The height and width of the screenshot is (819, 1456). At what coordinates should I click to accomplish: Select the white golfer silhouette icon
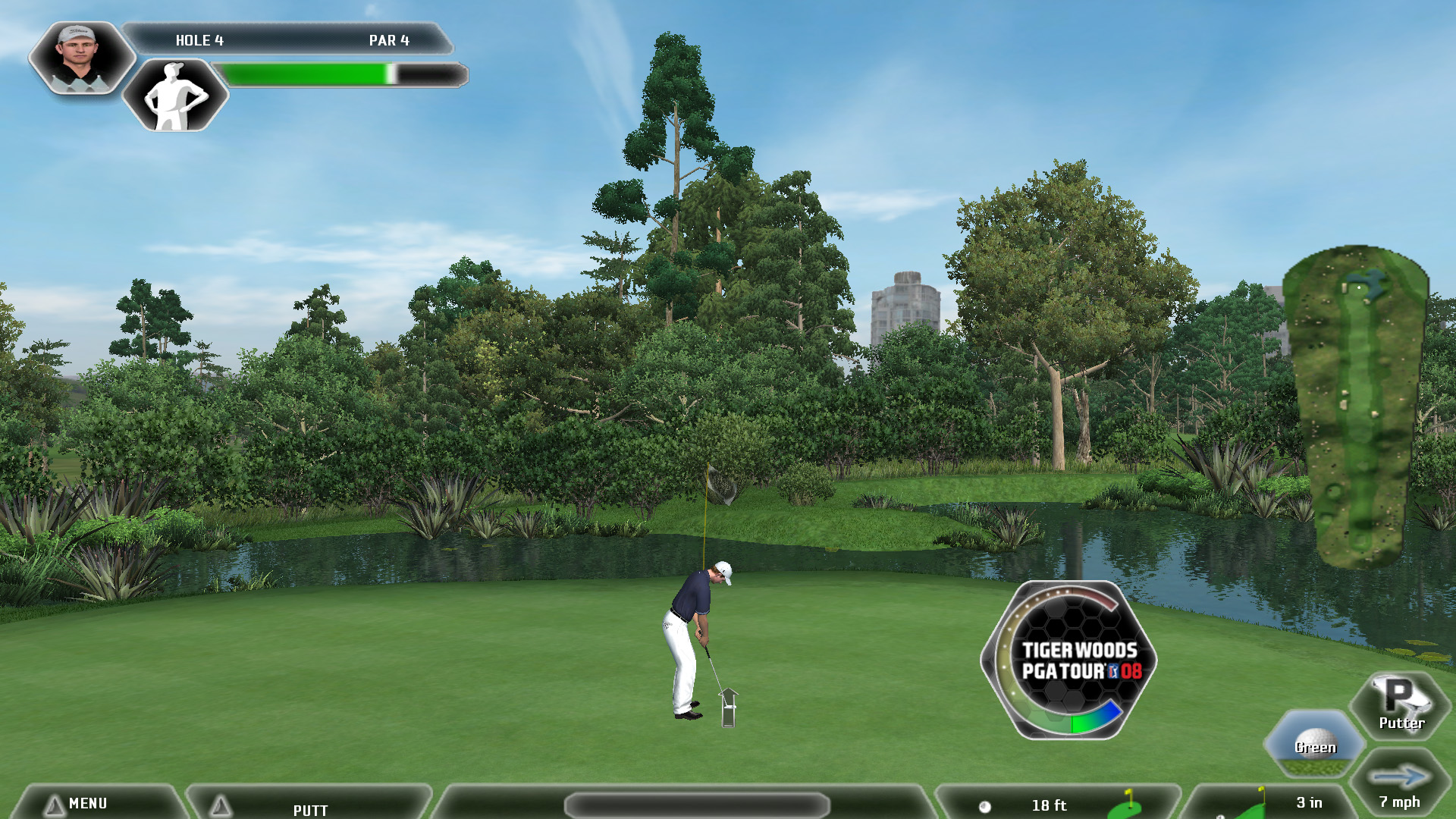point(175,96)
